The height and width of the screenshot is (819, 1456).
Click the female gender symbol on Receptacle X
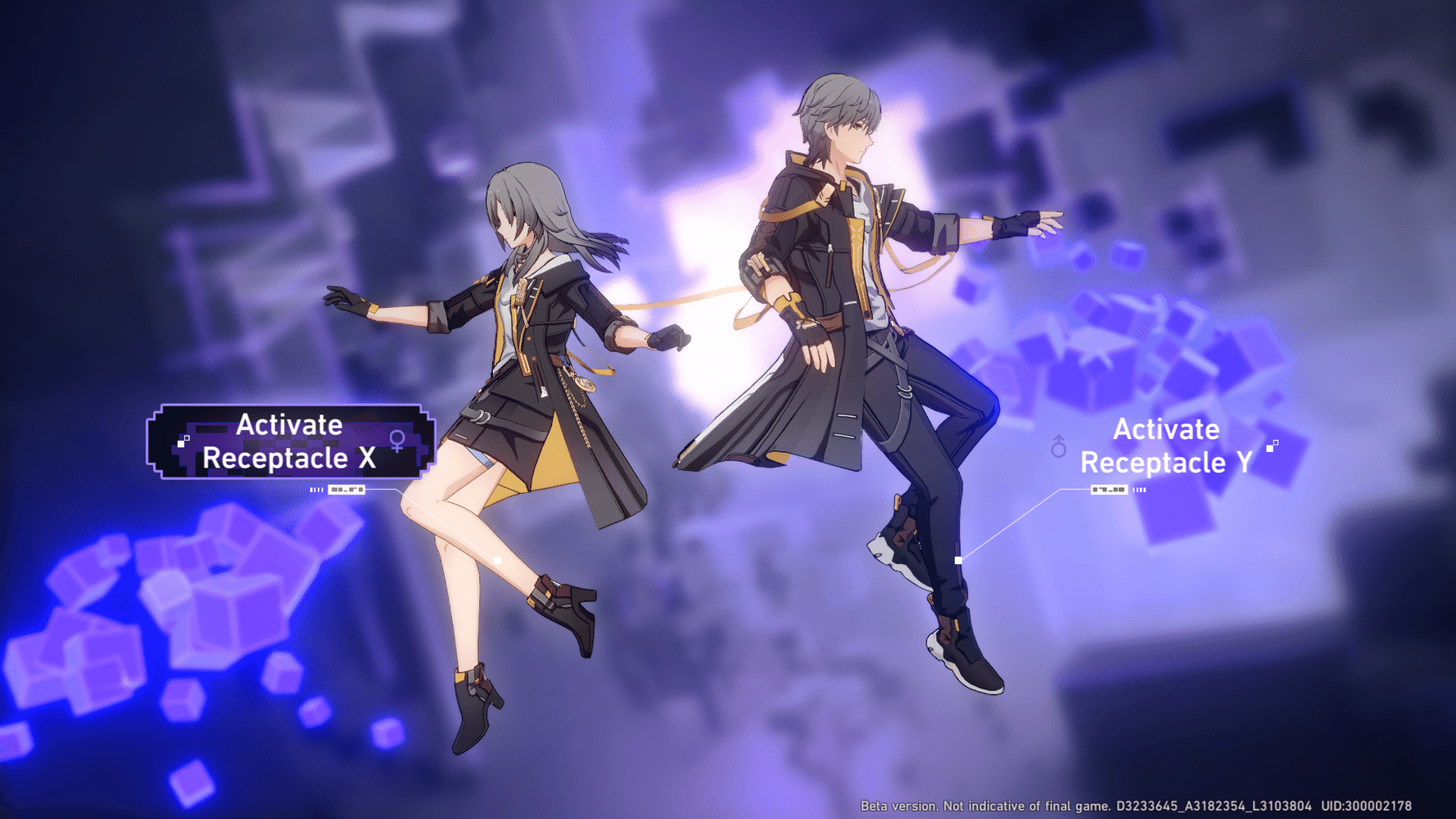(396, 441)
